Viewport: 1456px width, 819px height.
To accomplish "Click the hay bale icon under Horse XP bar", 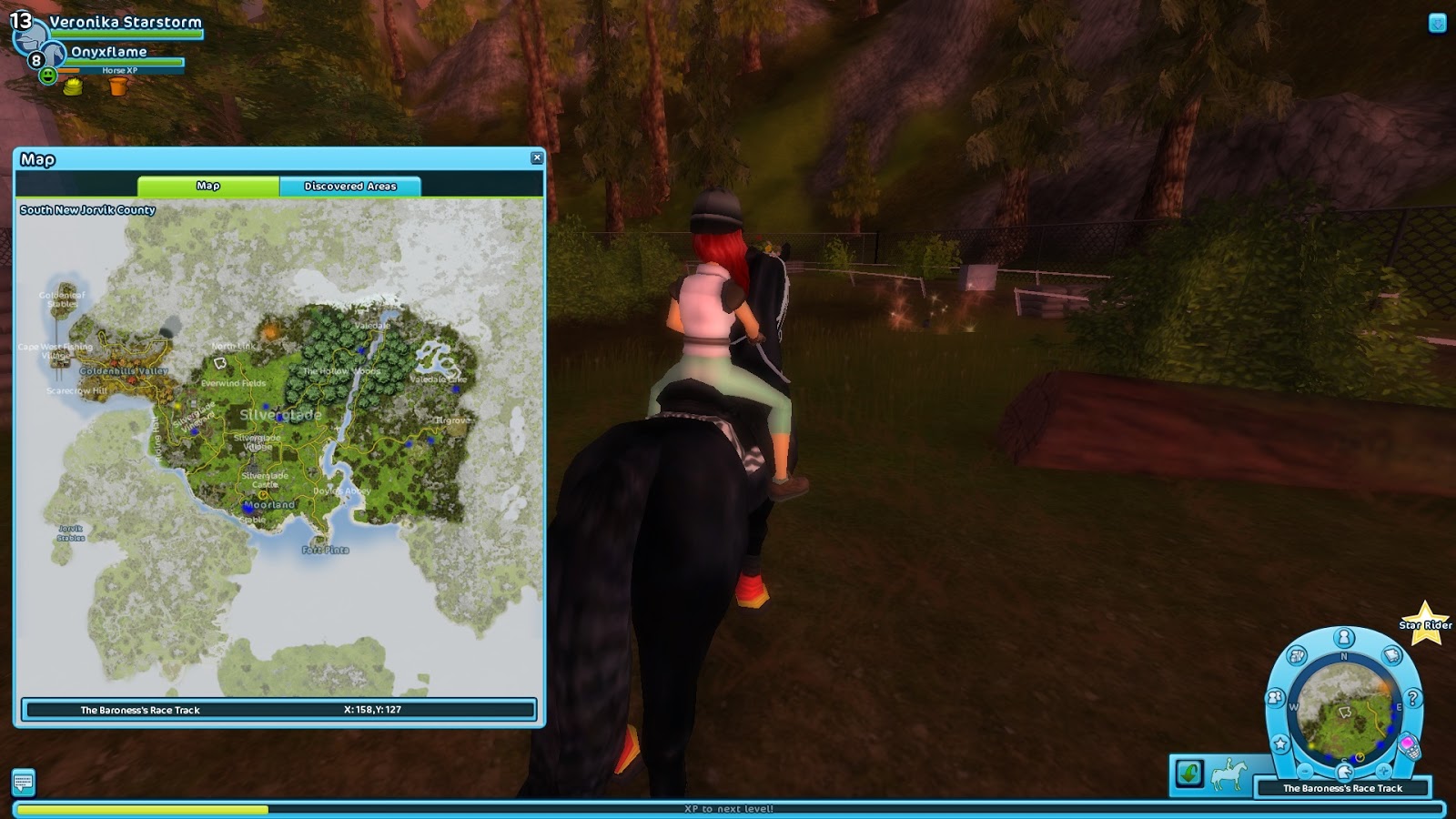I will click(73, 87).
